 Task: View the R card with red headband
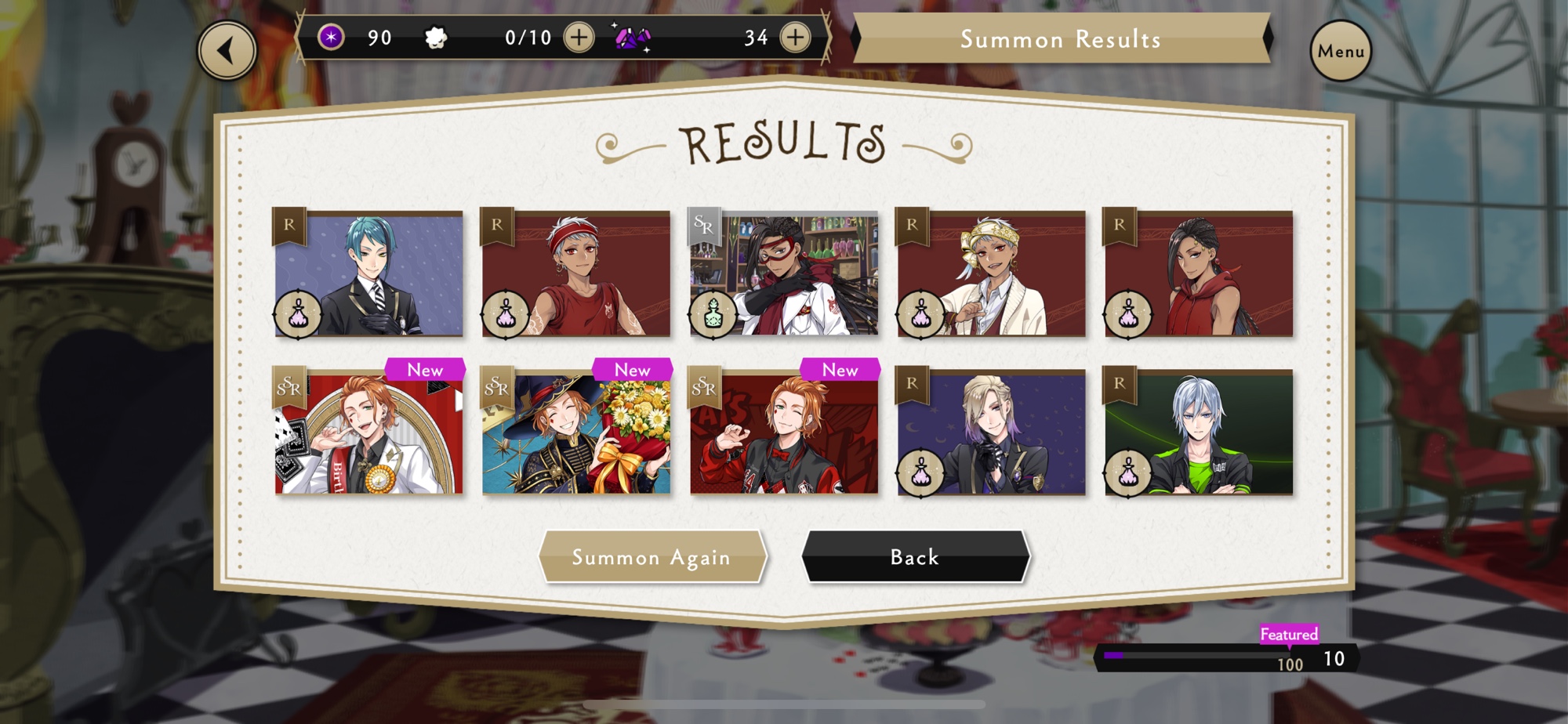(x=576, y=273)
